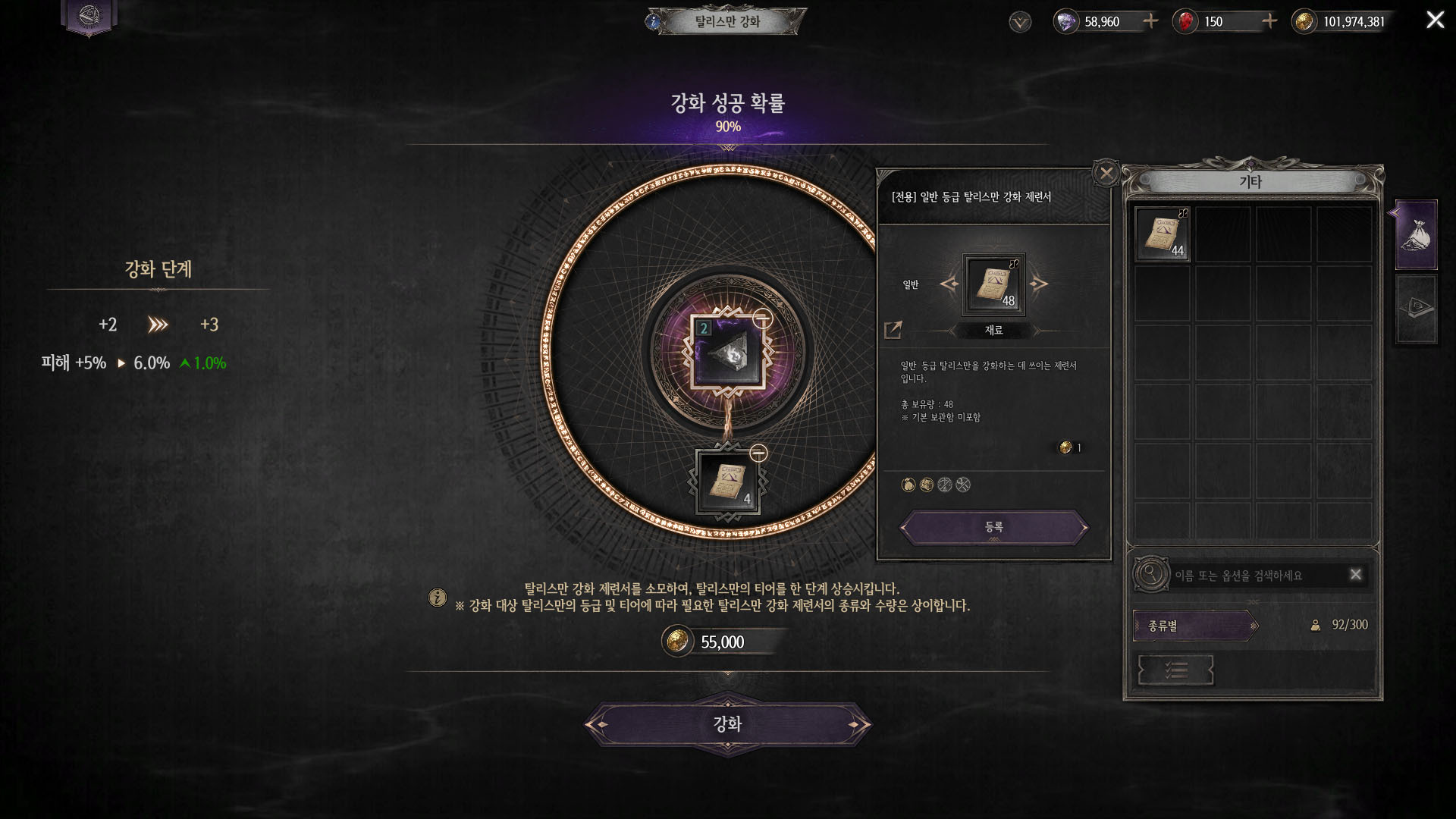1456x819 pixels.
Task: Add more diamond currency
Action: pos(1150,21)
